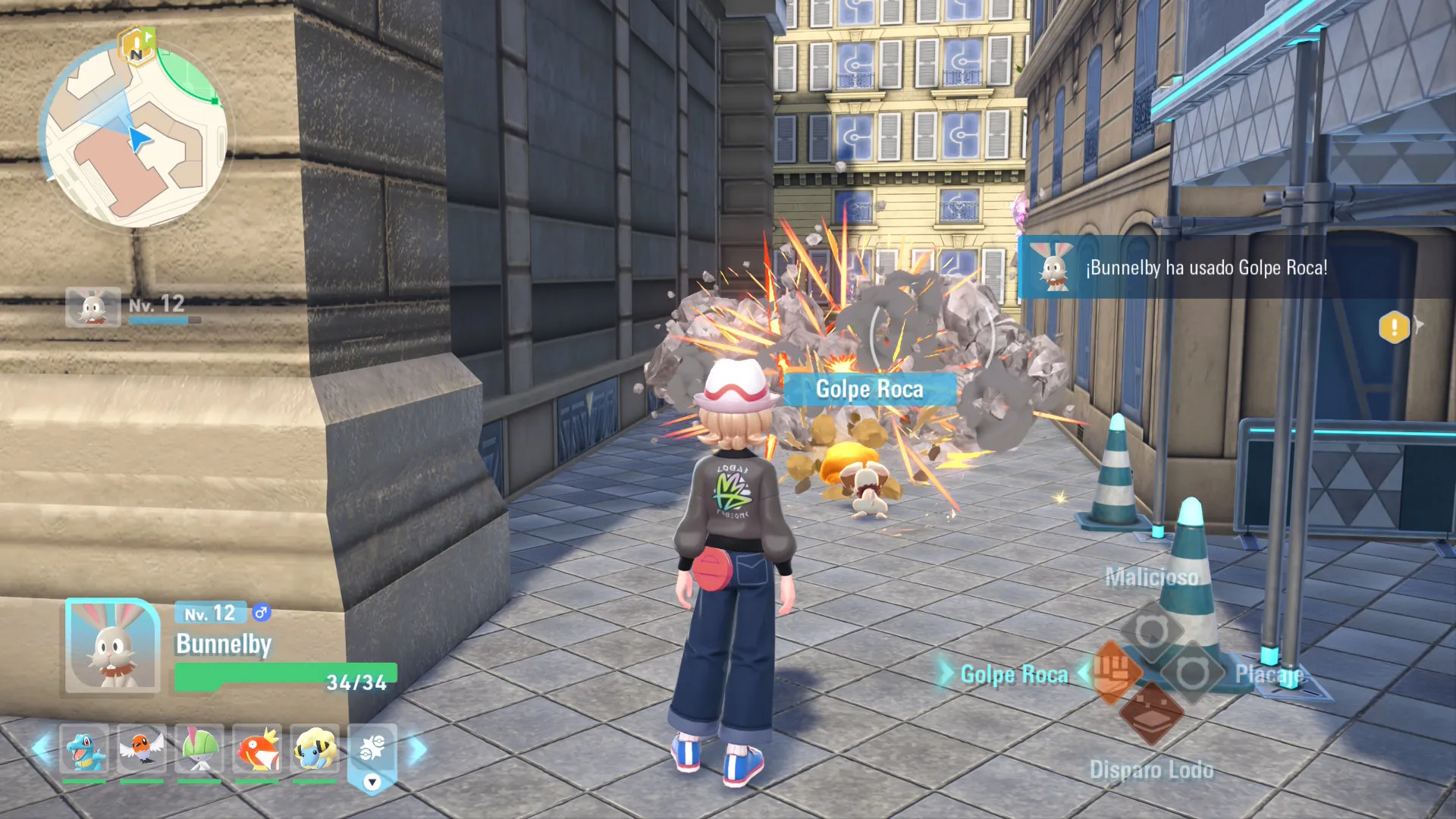Select the active Bunnelby portrait
Viewport: 1456px width, 819px height.
tap(112, 646)
